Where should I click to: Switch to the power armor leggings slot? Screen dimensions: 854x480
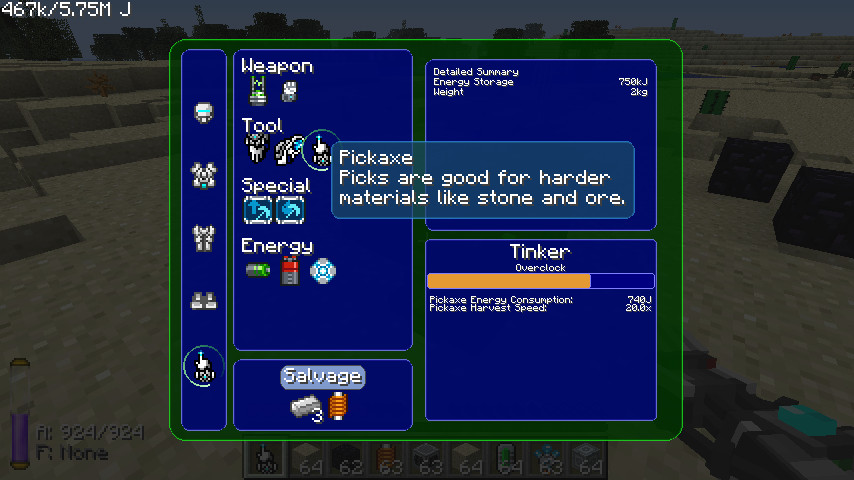tap(204, 238)
